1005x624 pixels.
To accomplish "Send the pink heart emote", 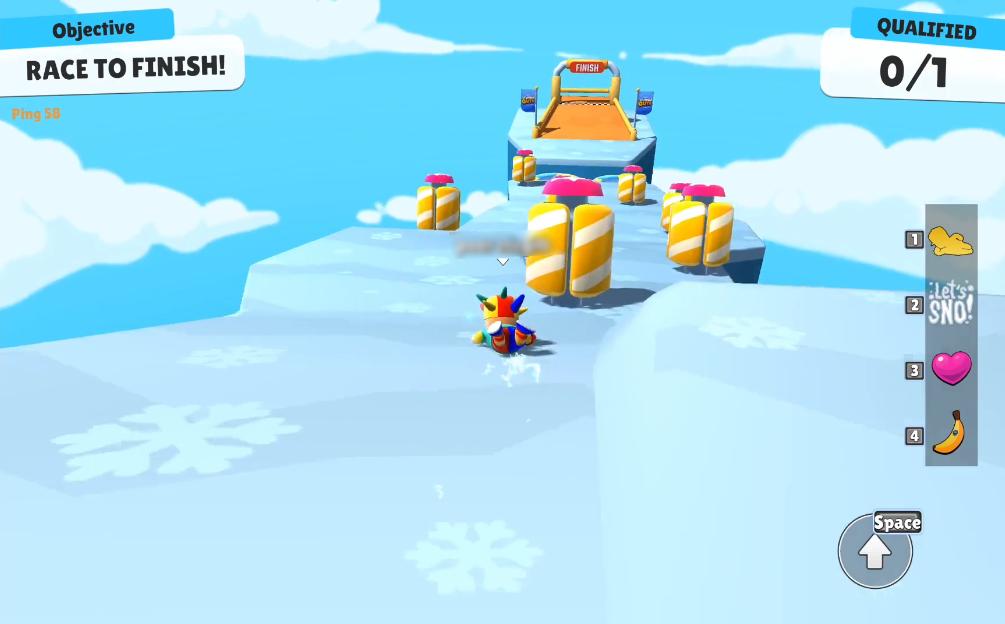I will point(951,368).
